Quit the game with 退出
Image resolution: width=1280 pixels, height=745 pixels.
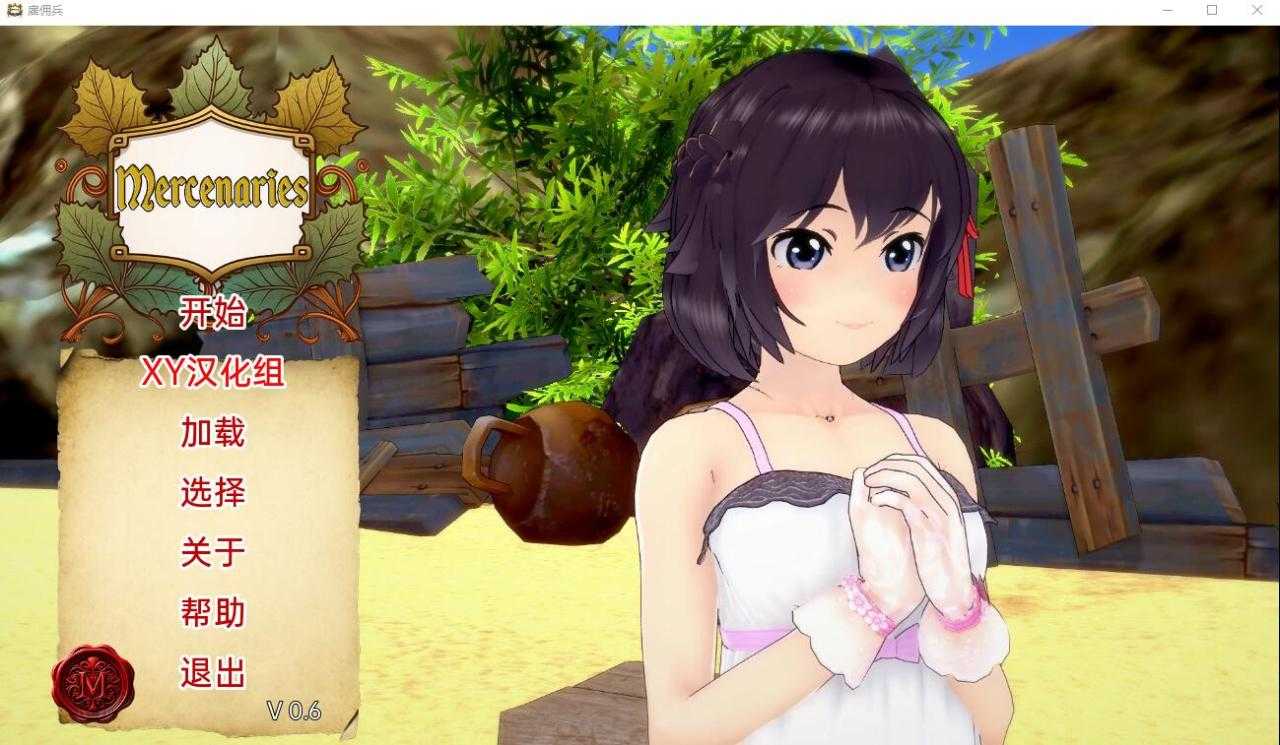tap(213, 672)
